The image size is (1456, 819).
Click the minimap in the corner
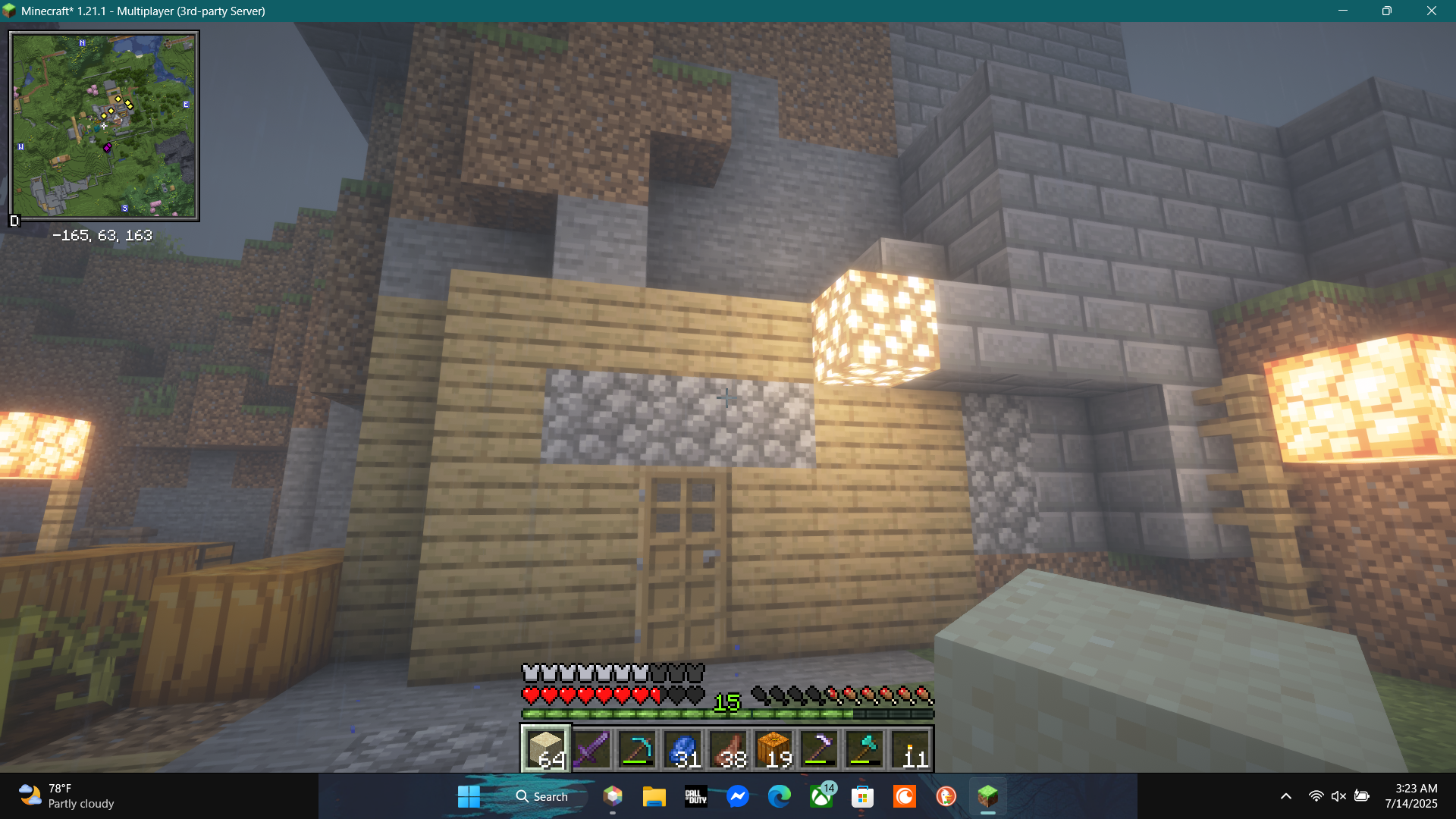[x=105, y=126]
